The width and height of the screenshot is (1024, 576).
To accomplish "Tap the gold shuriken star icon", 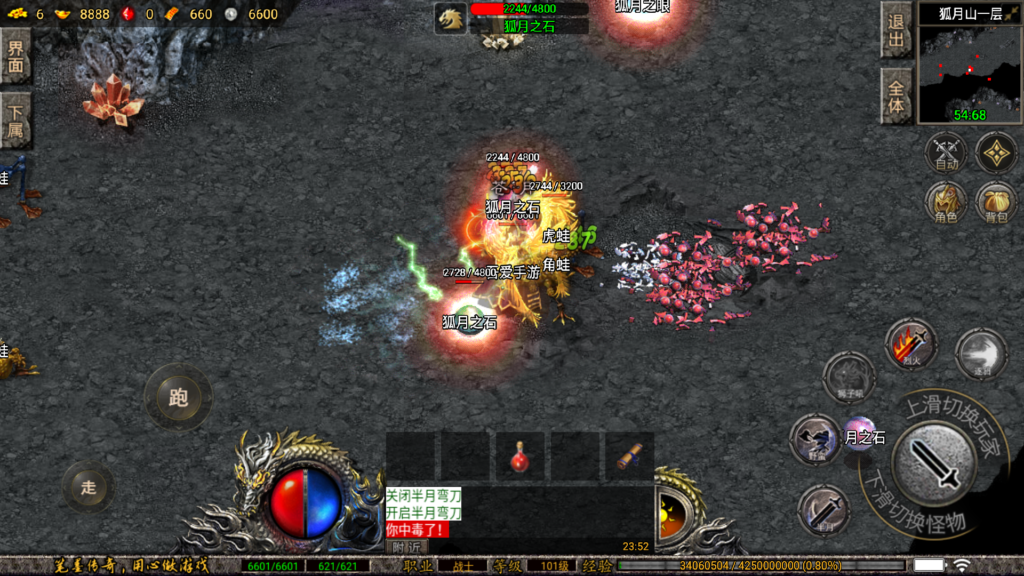I will point(996,152).
